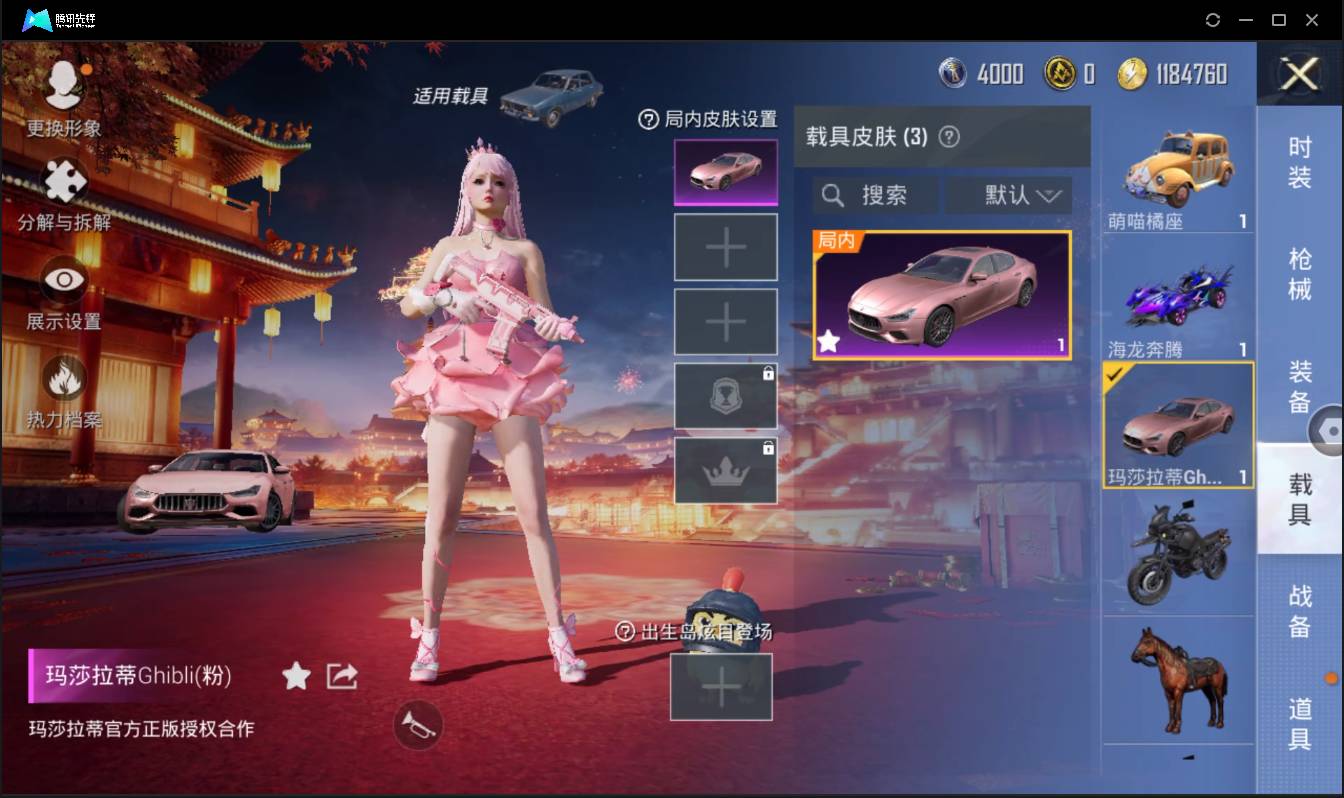Select the 海龙奔腾 vehicle skin thumbnail
Screen dimensions: 1344x798
tap(1178, 295)
